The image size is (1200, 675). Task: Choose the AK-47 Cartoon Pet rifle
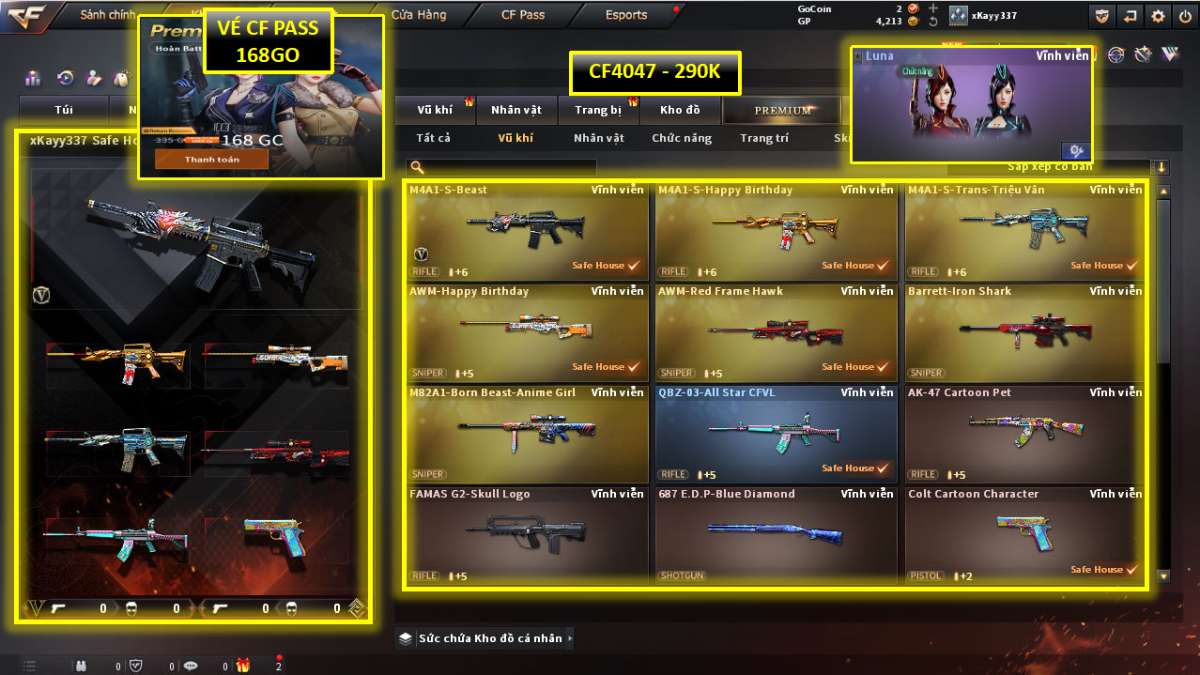pos(1025,433)
